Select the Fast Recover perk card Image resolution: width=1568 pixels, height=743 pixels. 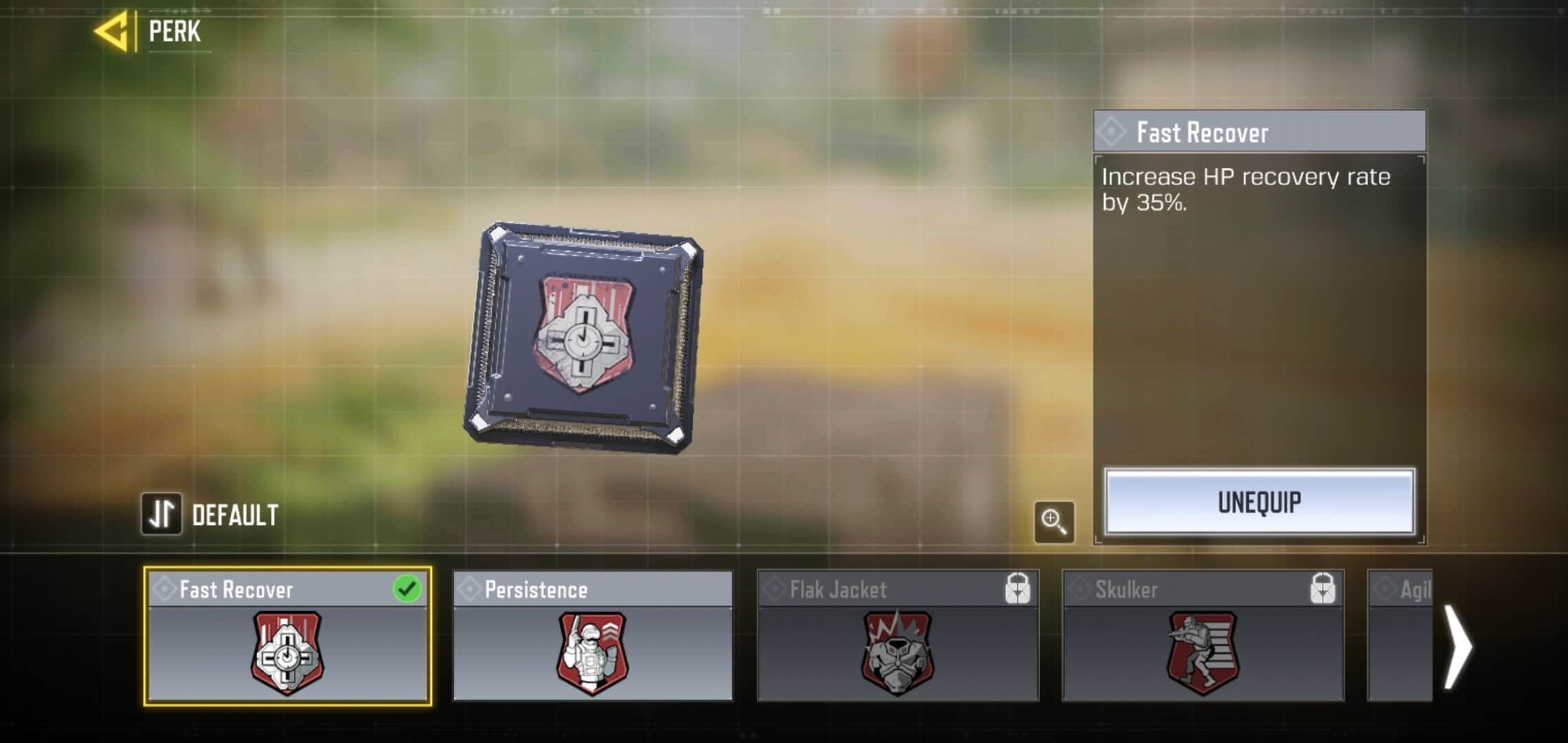click(x=287, y=636)
